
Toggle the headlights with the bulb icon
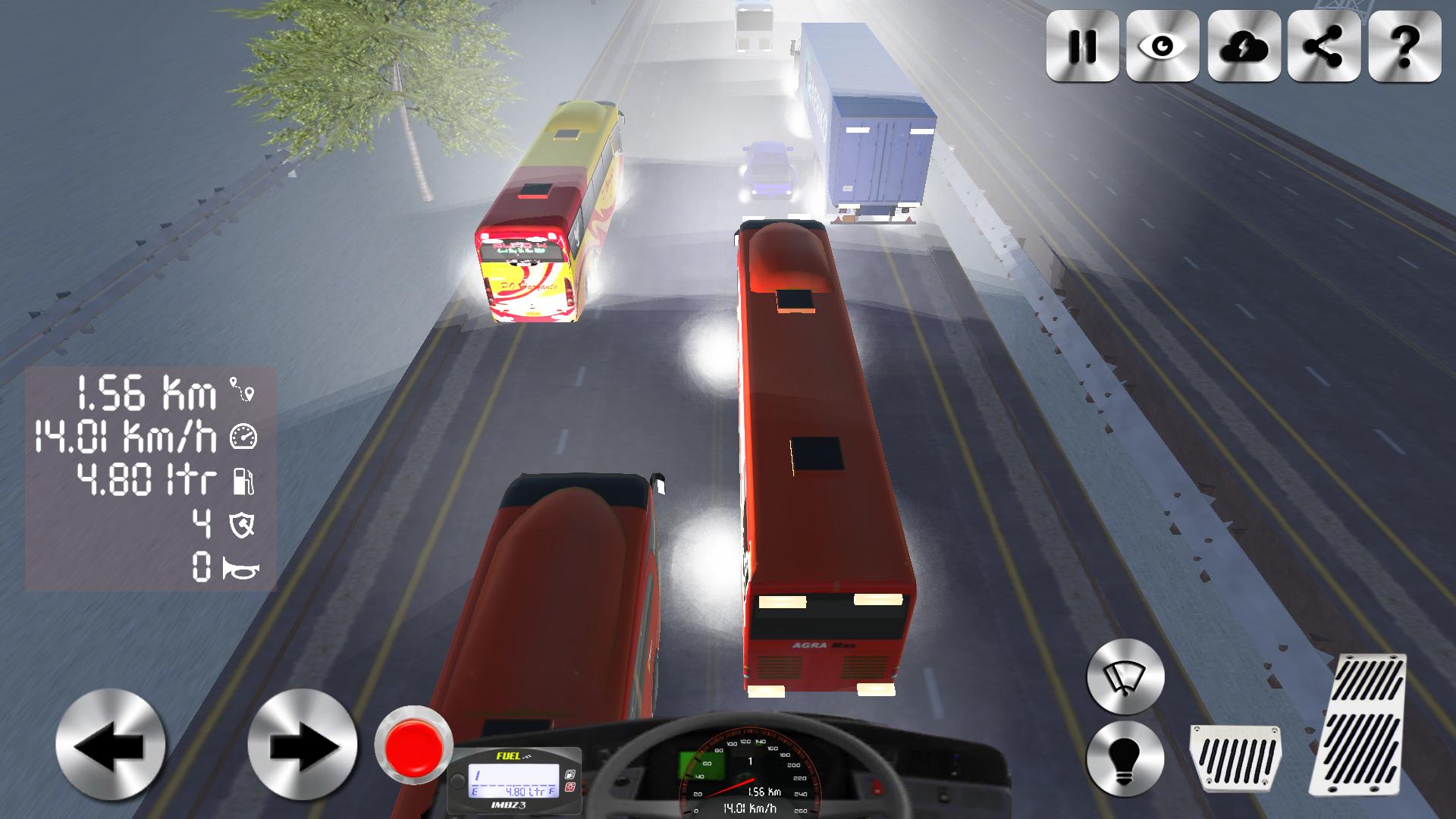[x=1125, y=760]
